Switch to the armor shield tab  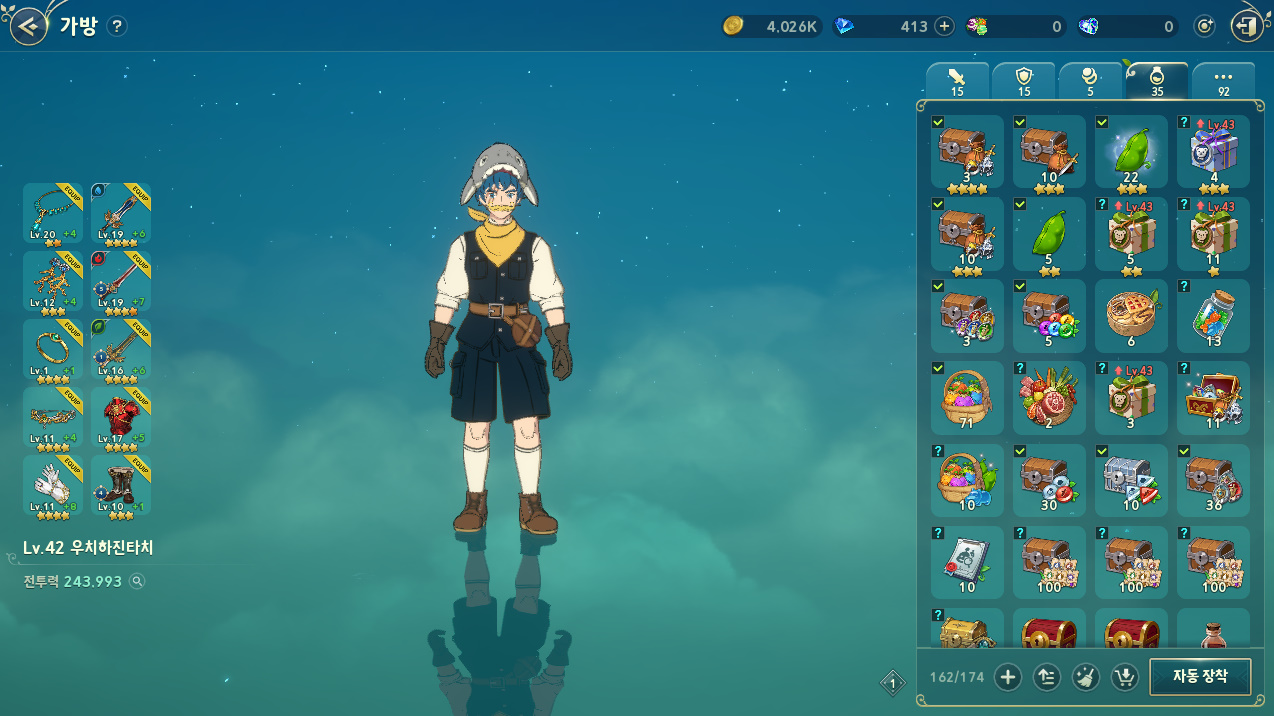[1023, 80]
